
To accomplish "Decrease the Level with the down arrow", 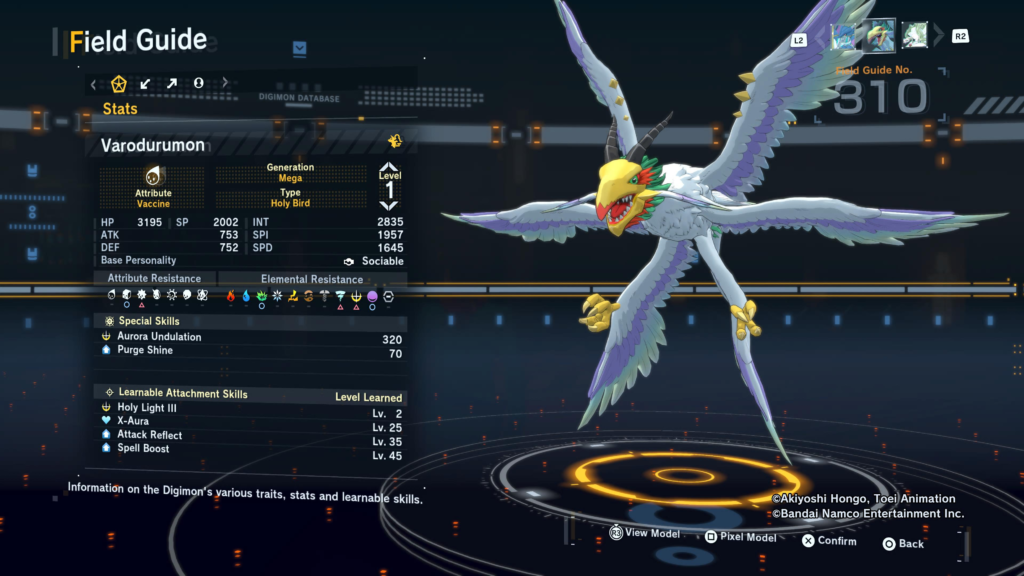I will [x=389, y=205].
